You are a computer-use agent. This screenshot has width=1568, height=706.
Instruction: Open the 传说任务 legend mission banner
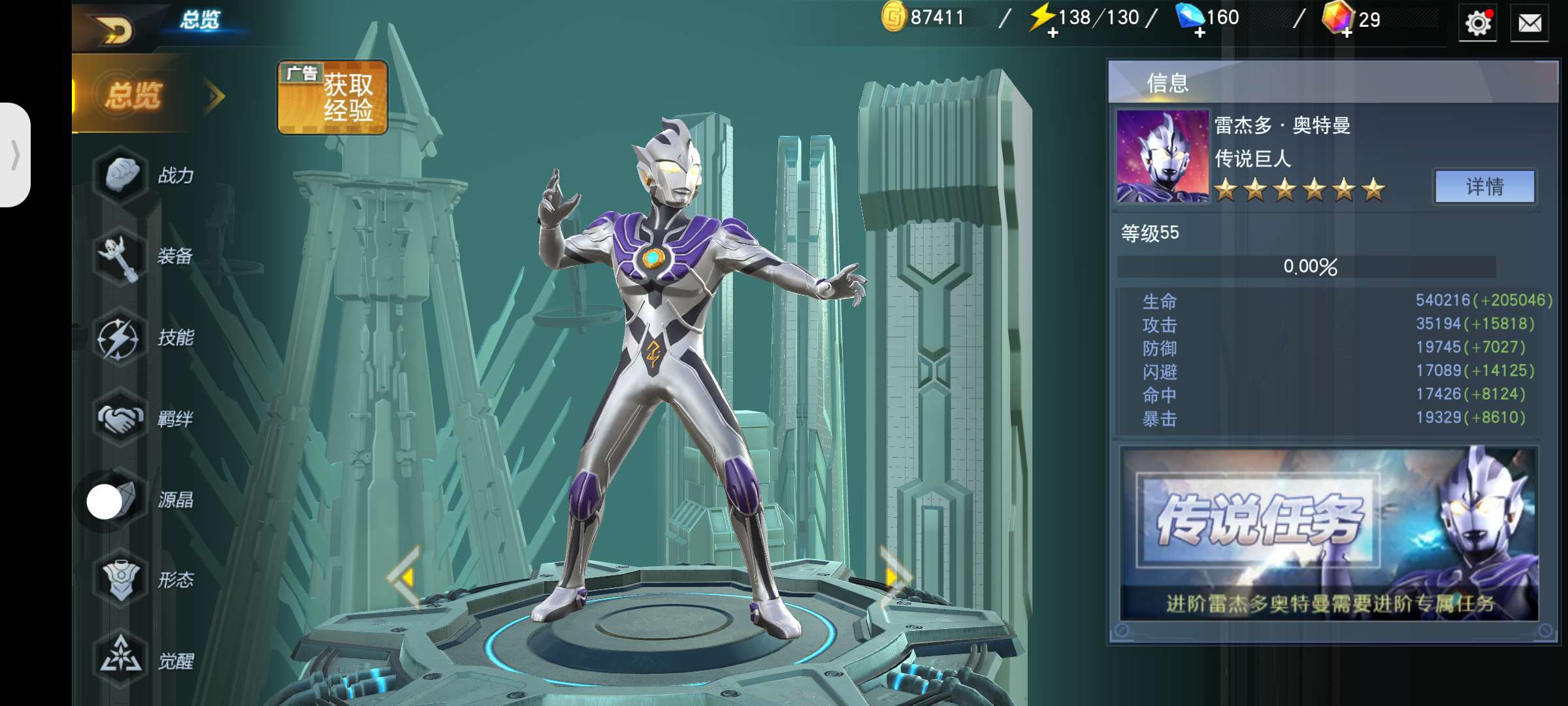(1329, 533)
